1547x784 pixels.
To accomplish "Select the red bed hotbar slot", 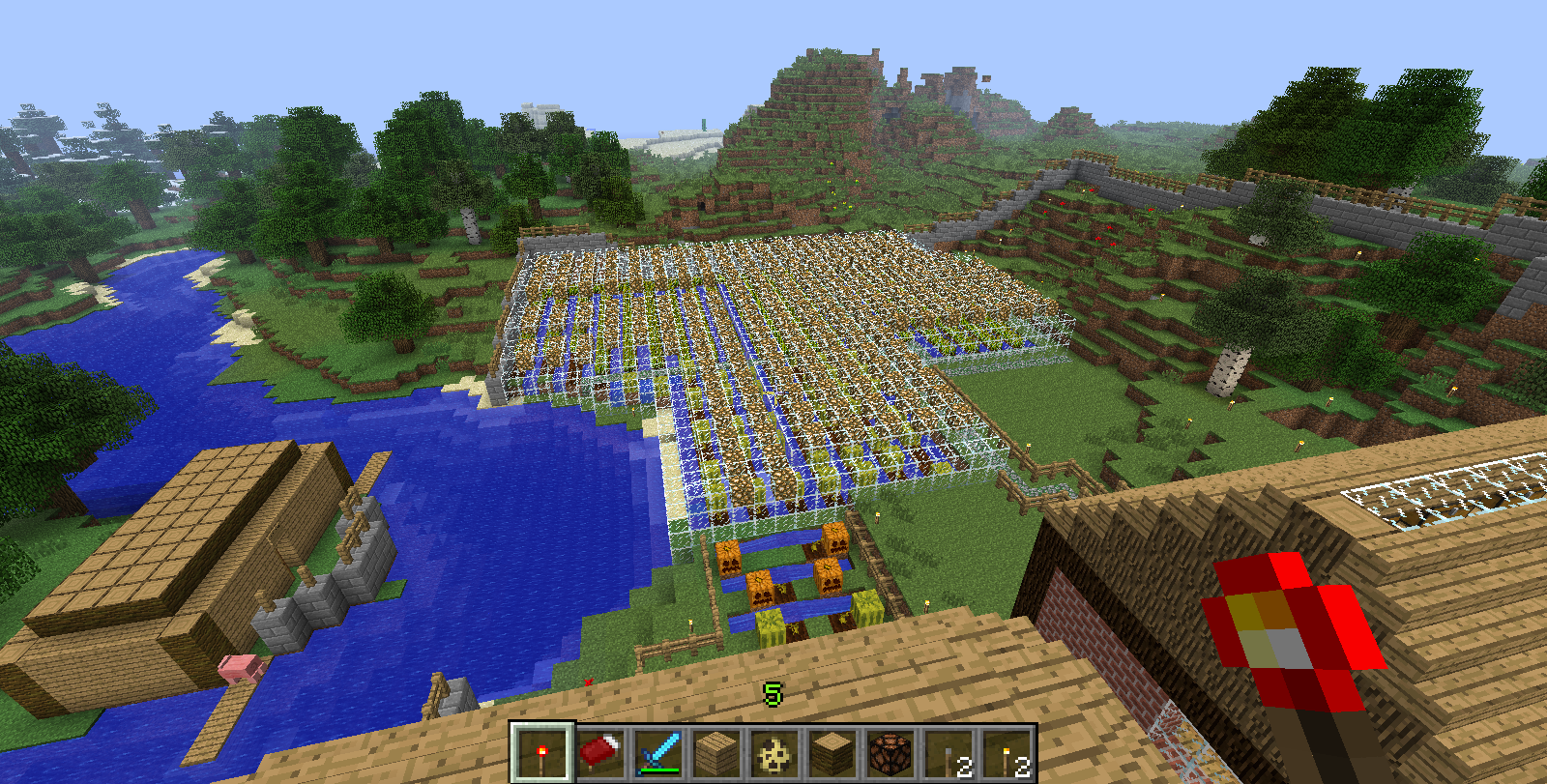I will click(x=599, y=753).
